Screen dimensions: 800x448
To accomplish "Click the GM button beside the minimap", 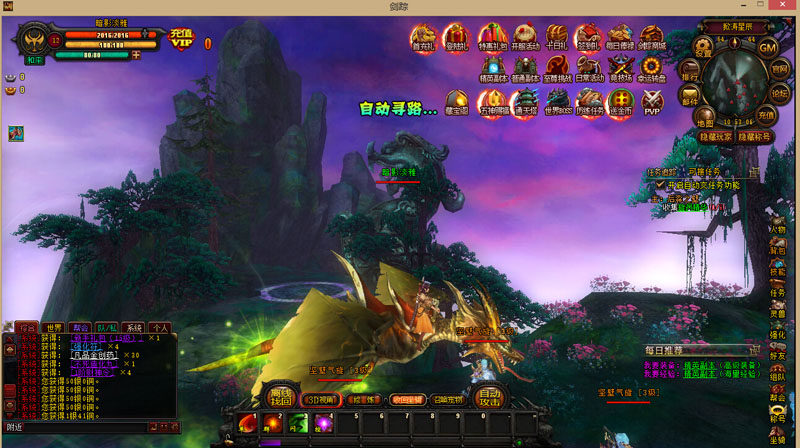I will (767, 48).
